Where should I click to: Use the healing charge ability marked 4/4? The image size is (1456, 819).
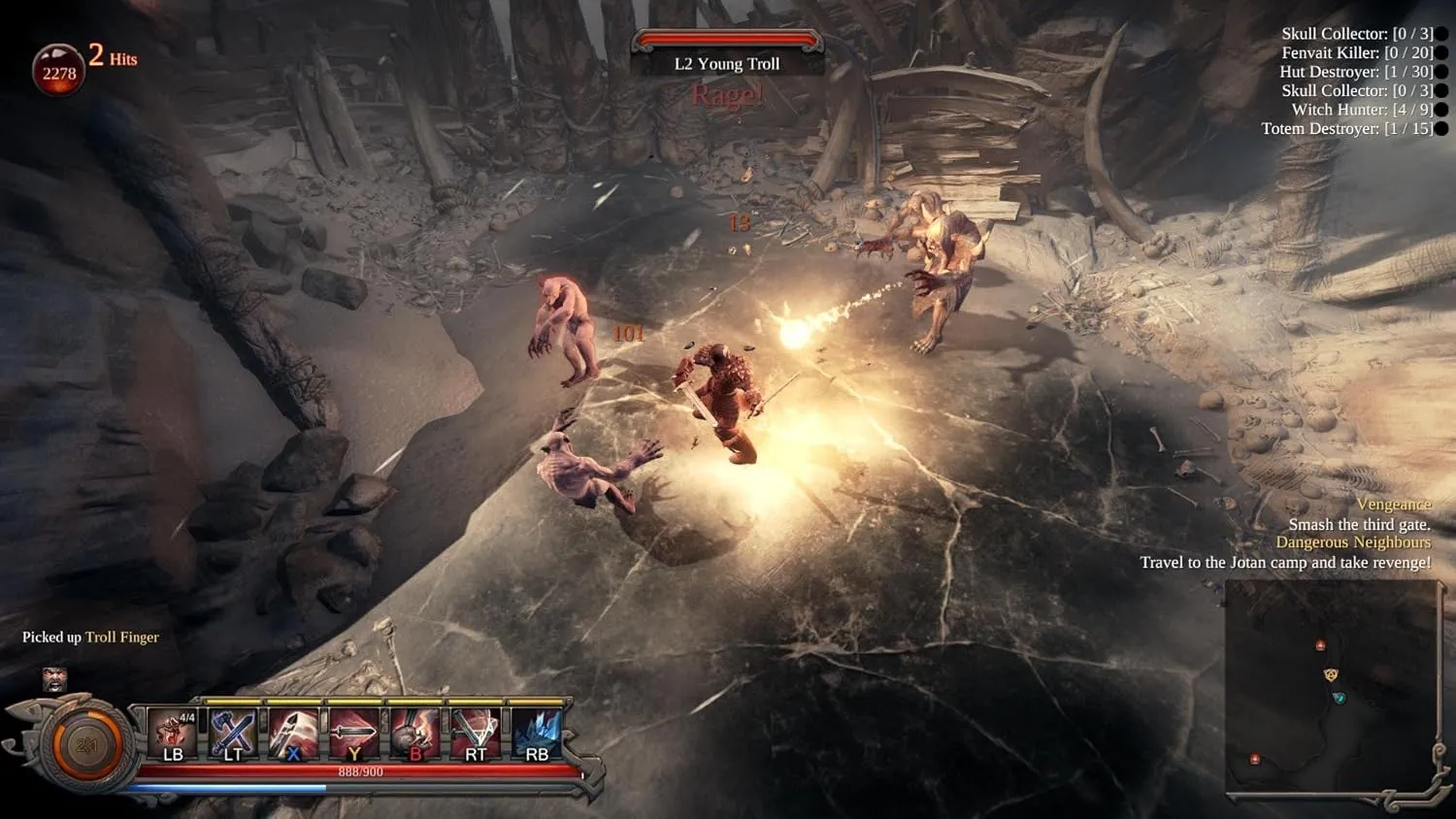pyautogui.click(x=172, y=734)
